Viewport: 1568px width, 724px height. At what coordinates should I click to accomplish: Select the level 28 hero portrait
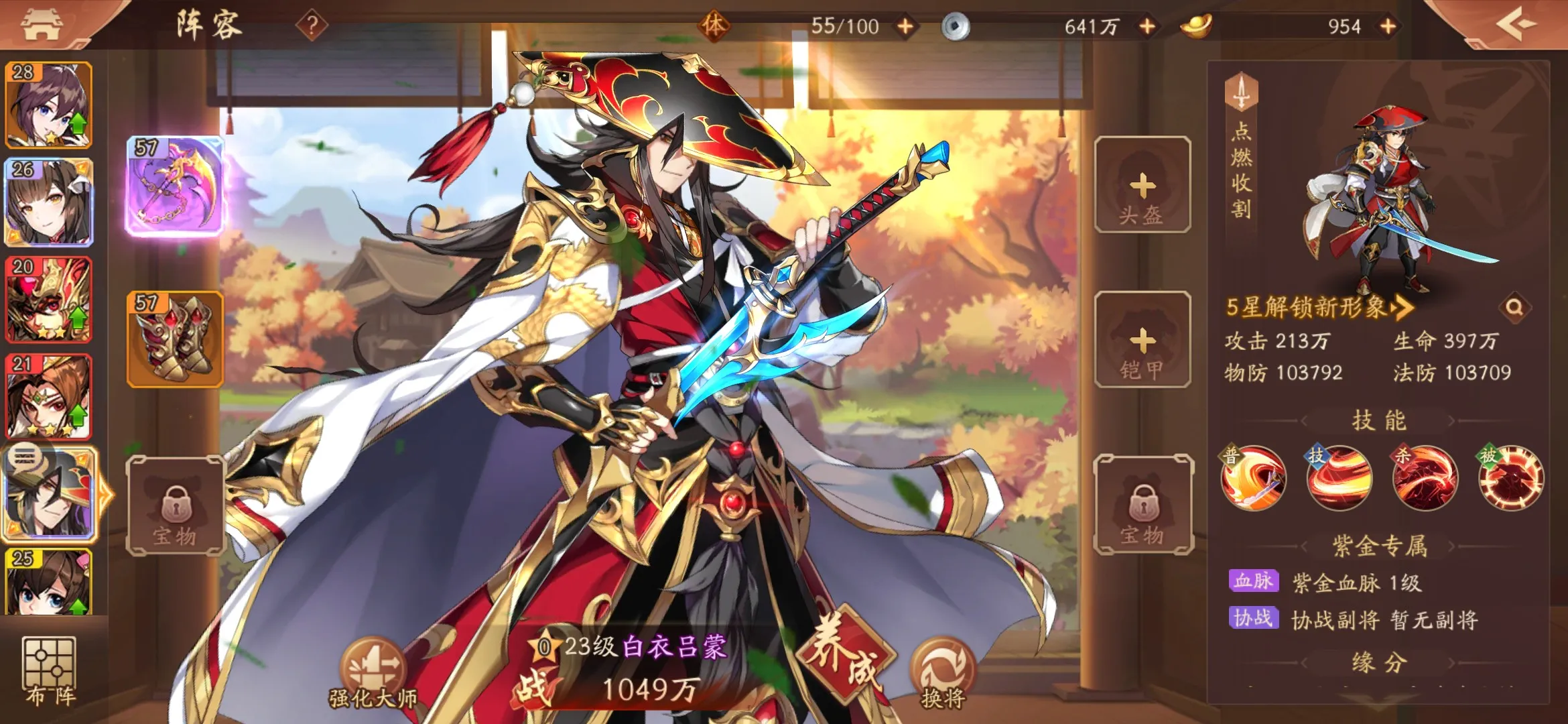(48, 104)
